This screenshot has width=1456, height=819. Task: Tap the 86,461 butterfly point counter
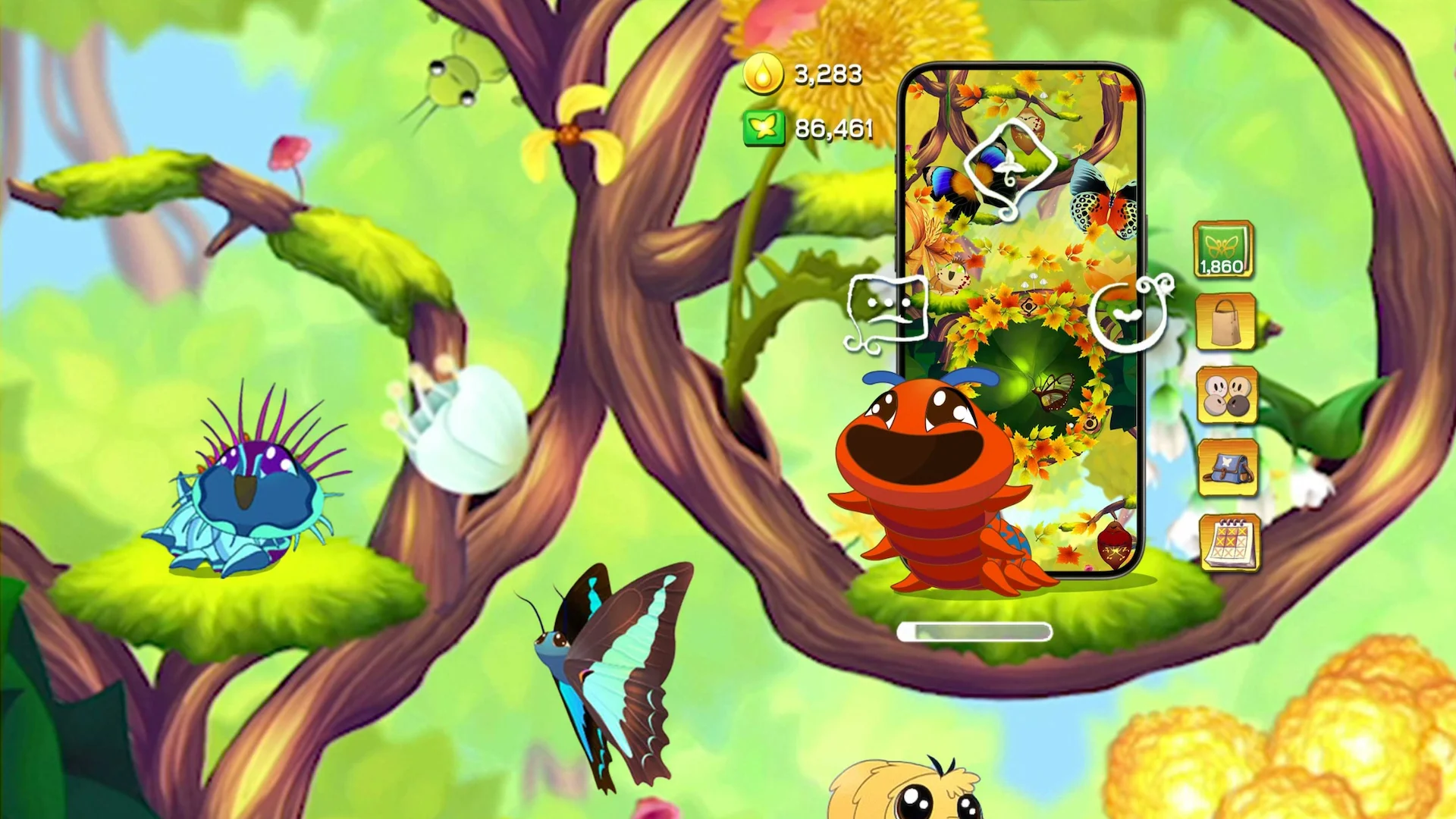[x=834, y=127]
